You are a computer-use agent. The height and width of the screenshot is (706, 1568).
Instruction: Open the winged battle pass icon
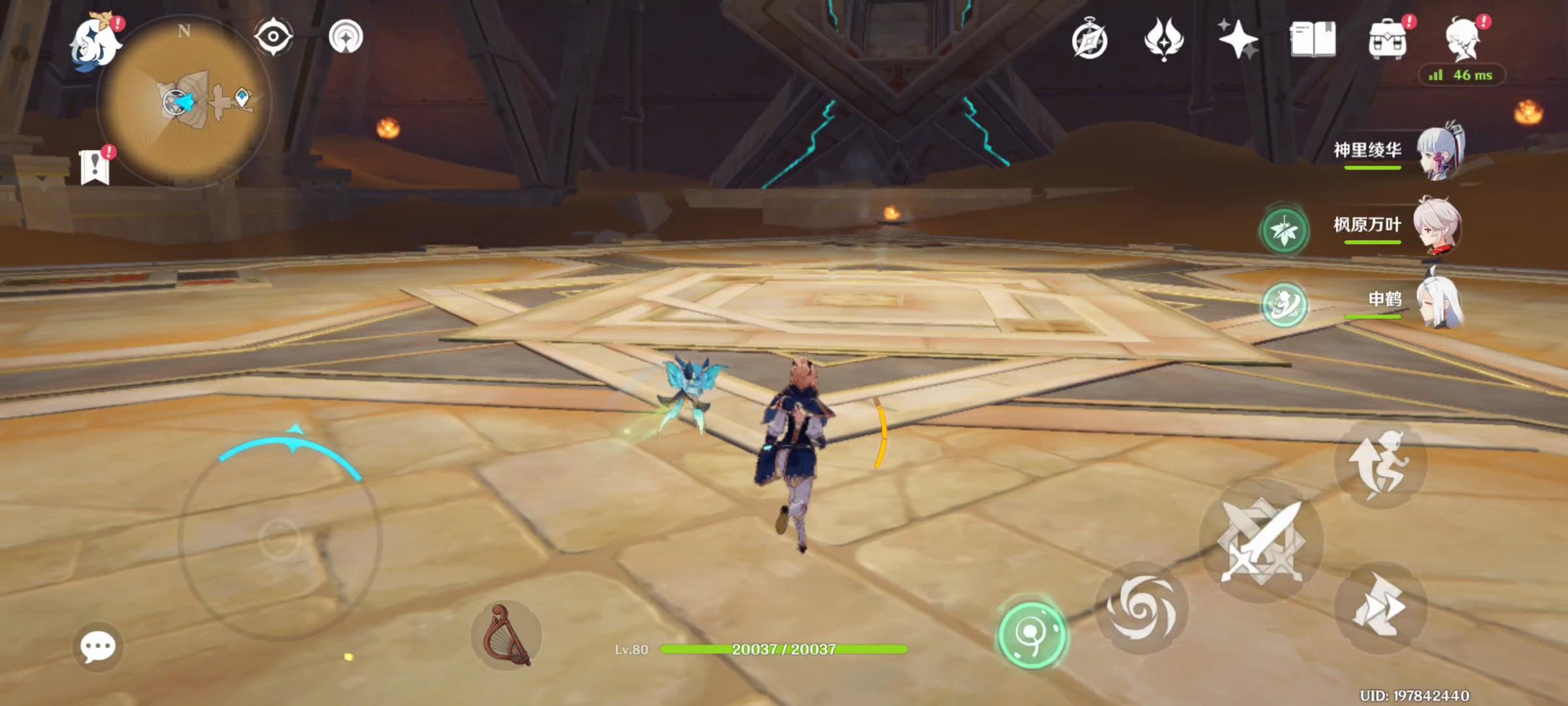pos(1164,39)
